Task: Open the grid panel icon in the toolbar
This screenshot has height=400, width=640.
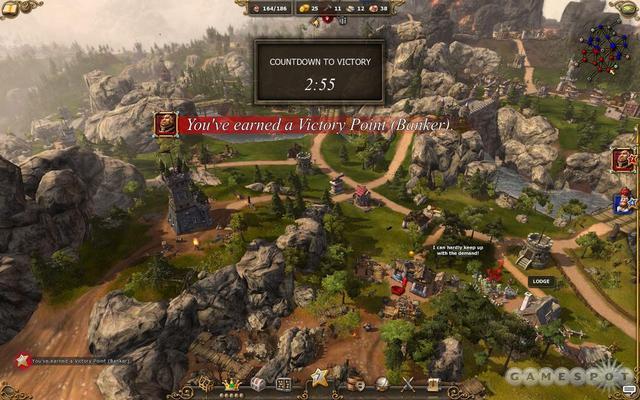Action: point(284,384)
